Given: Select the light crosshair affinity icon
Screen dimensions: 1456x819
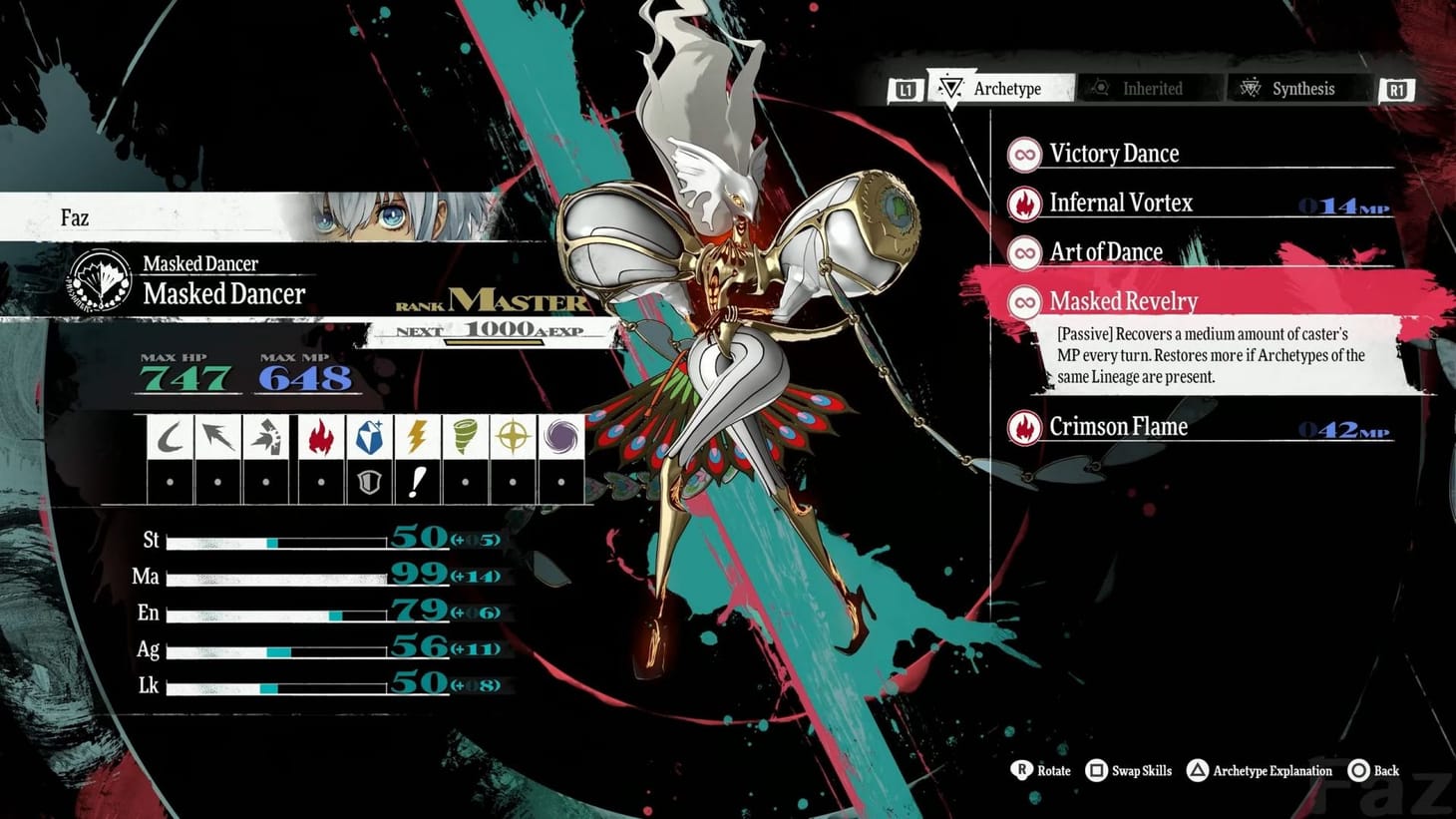Looking at the screenshot, I should (x=513, y=437).
